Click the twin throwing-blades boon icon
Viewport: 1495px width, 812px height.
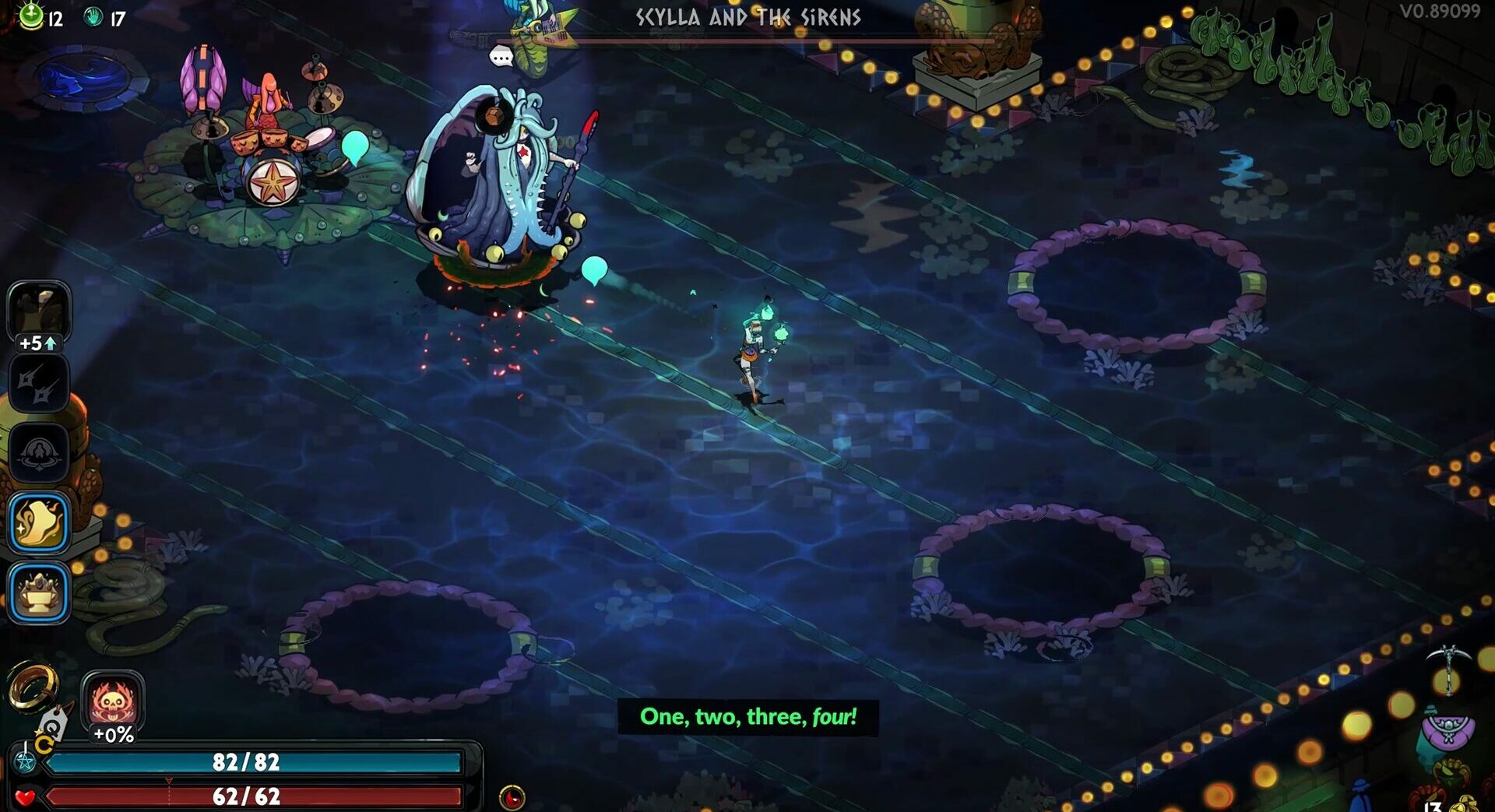(x=39, y=383)
